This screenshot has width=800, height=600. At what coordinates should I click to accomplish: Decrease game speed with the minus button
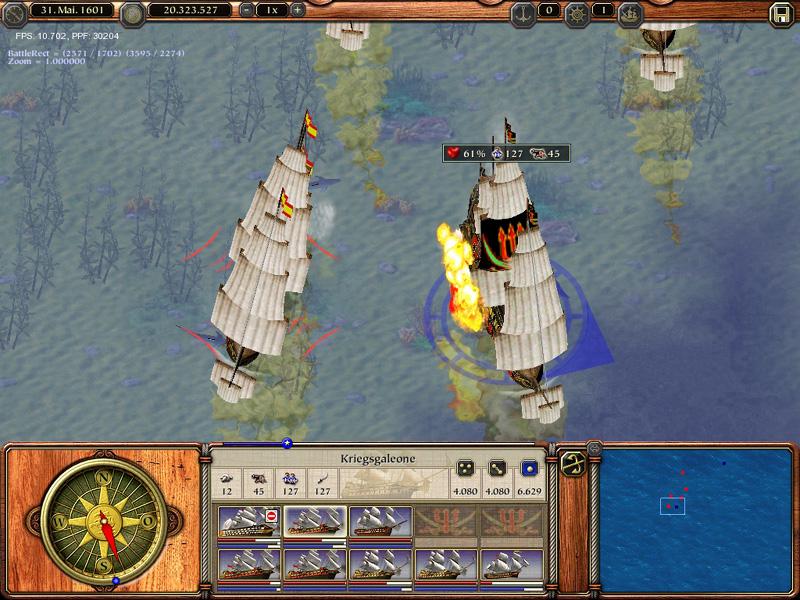click(x=247, y=10)
